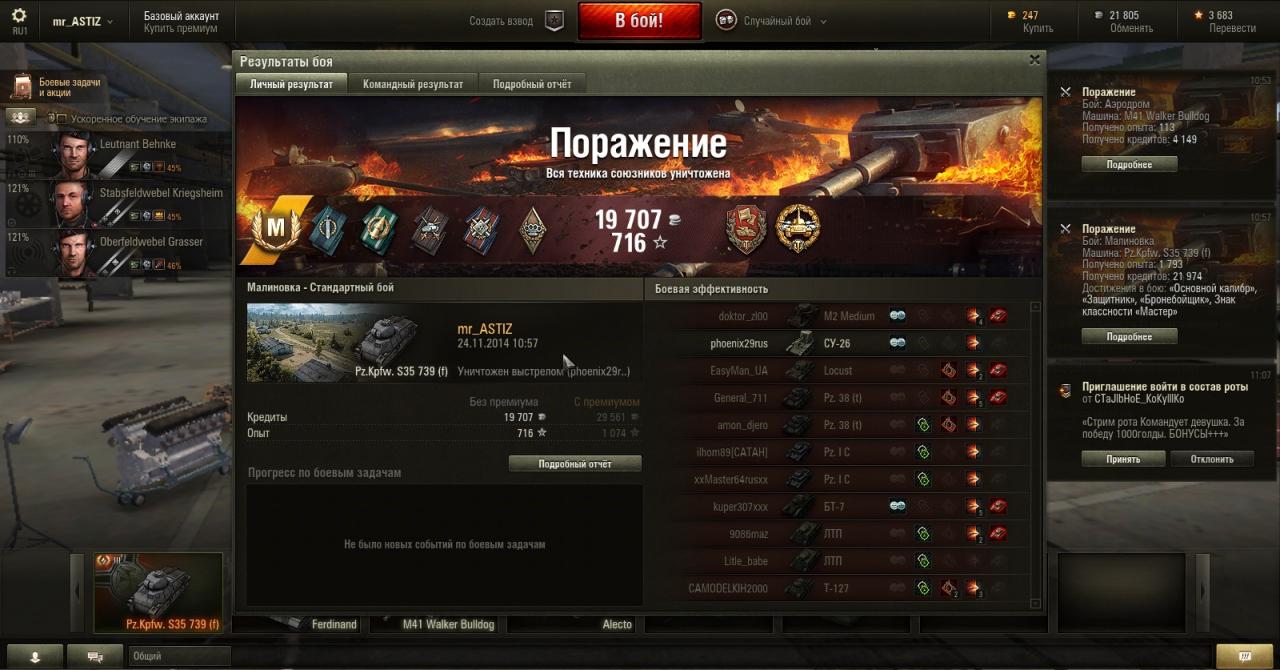Close the battle results window
Viewport: 1280px width, 670px height.
coord(1034,60)
